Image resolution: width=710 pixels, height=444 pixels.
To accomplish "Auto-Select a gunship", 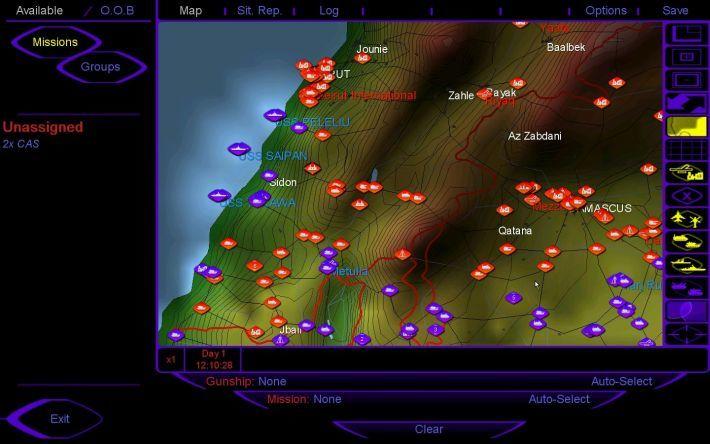I will 621,381.
